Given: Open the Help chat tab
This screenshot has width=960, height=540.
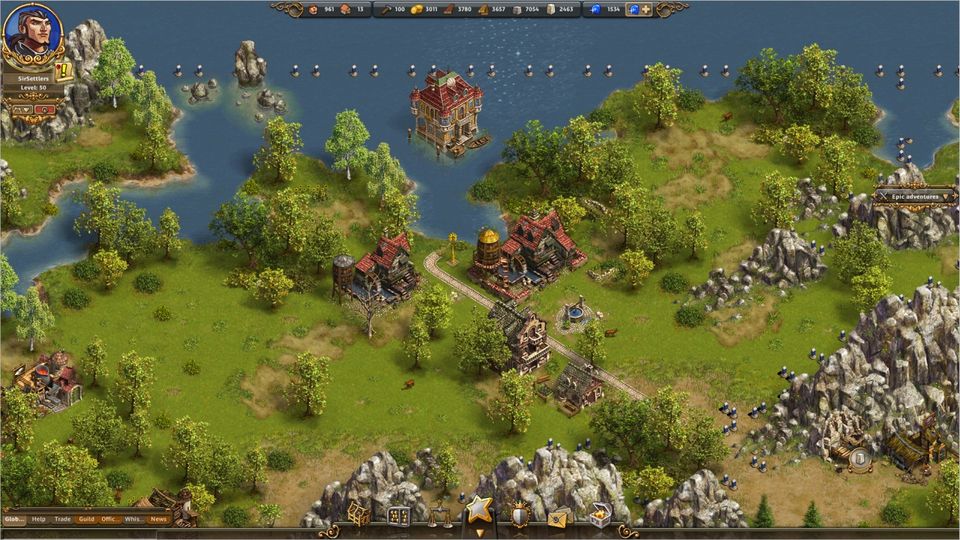Looking at the screenshot, I should (x=39, y=519).
